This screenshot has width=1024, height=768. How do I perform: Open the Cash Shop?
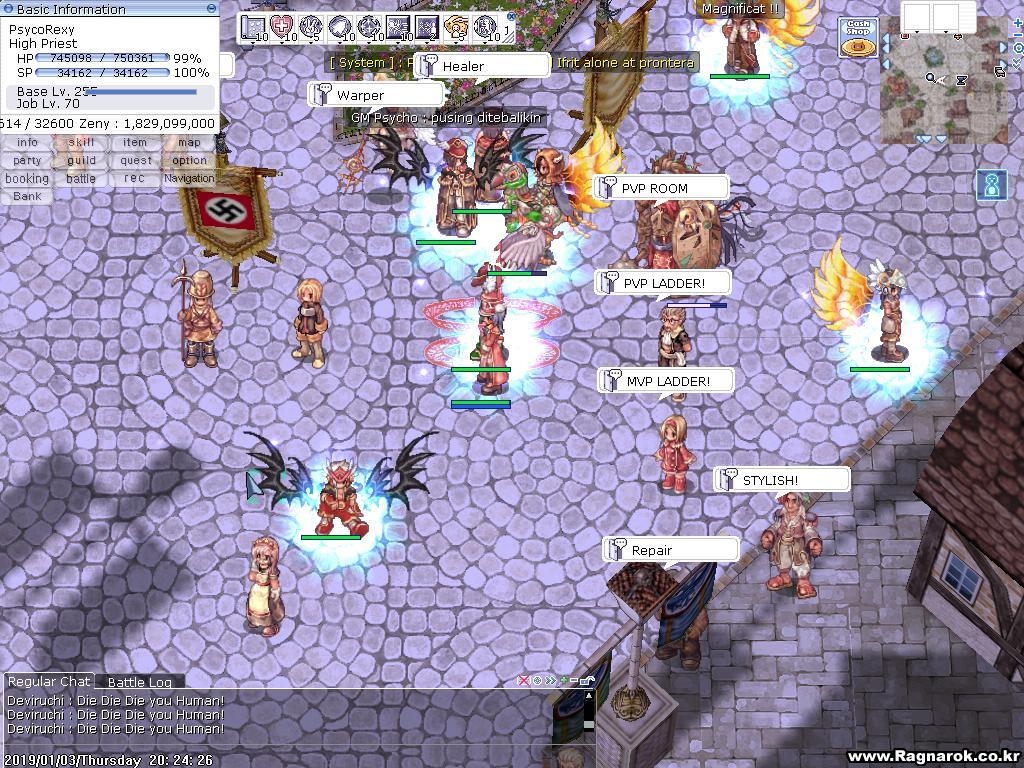(x=857, y=37)
